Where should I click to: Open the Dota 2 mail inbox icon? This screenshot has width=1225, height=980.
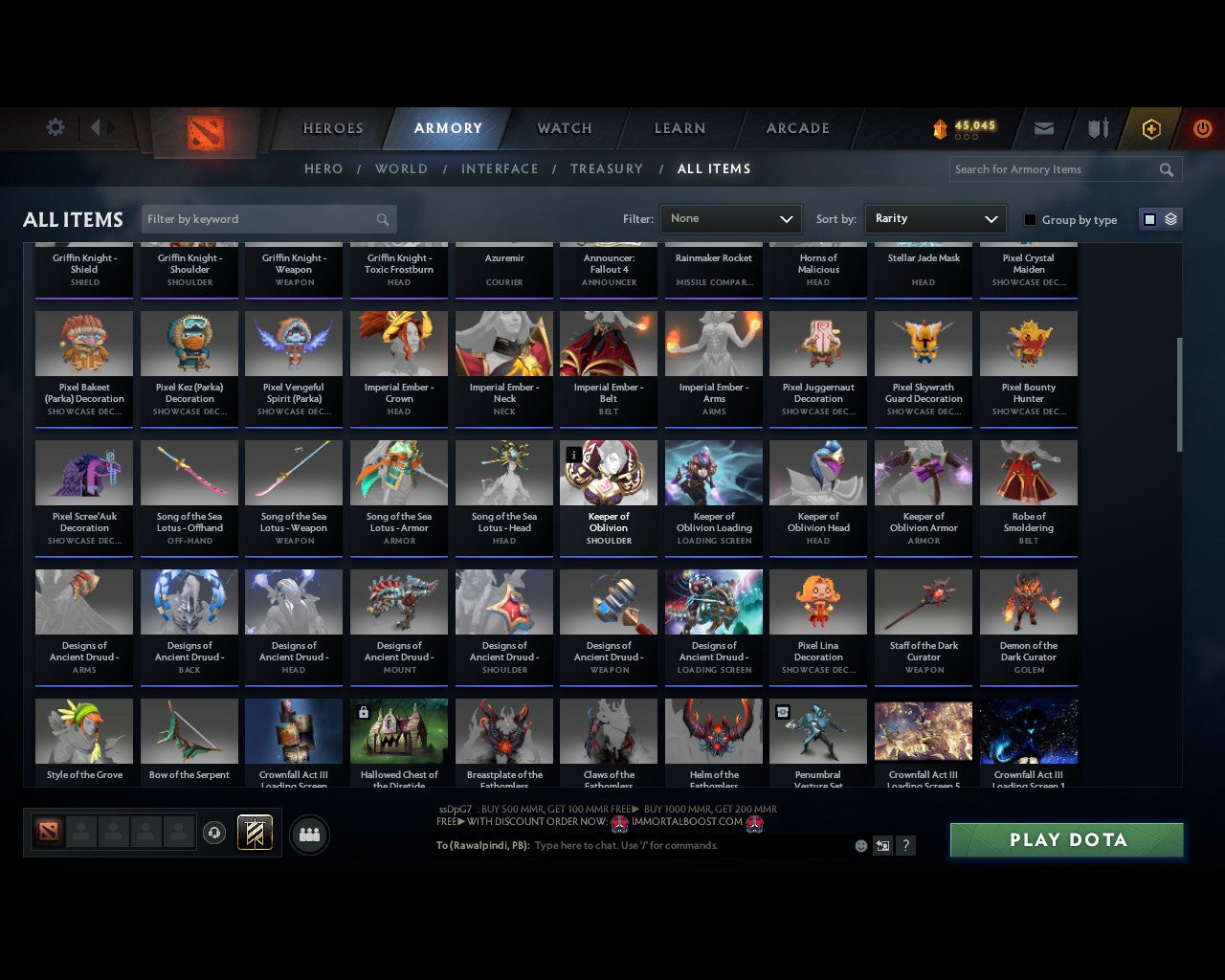1043,128
